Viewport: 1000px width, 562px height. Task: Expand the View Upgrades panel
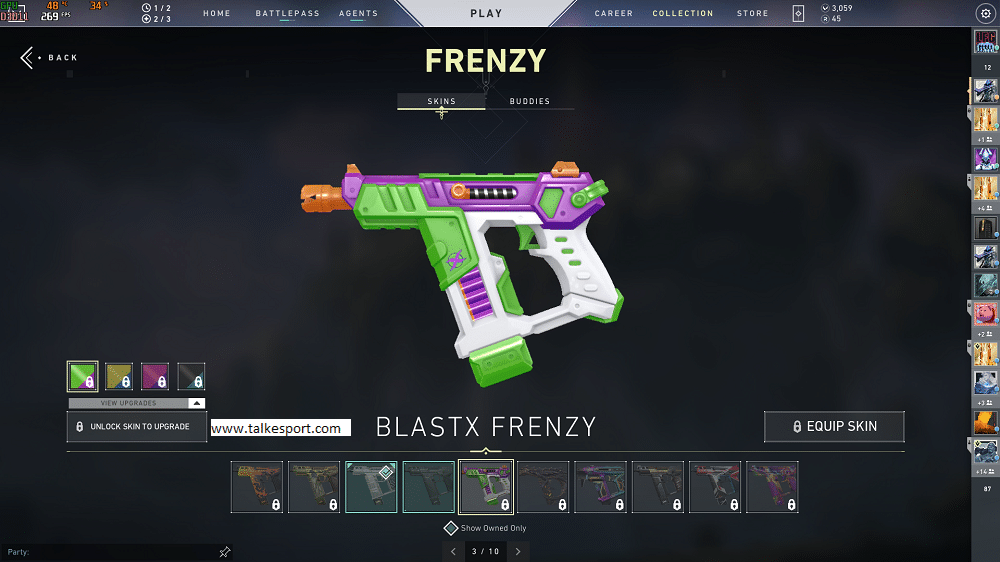tap(136, 403)
